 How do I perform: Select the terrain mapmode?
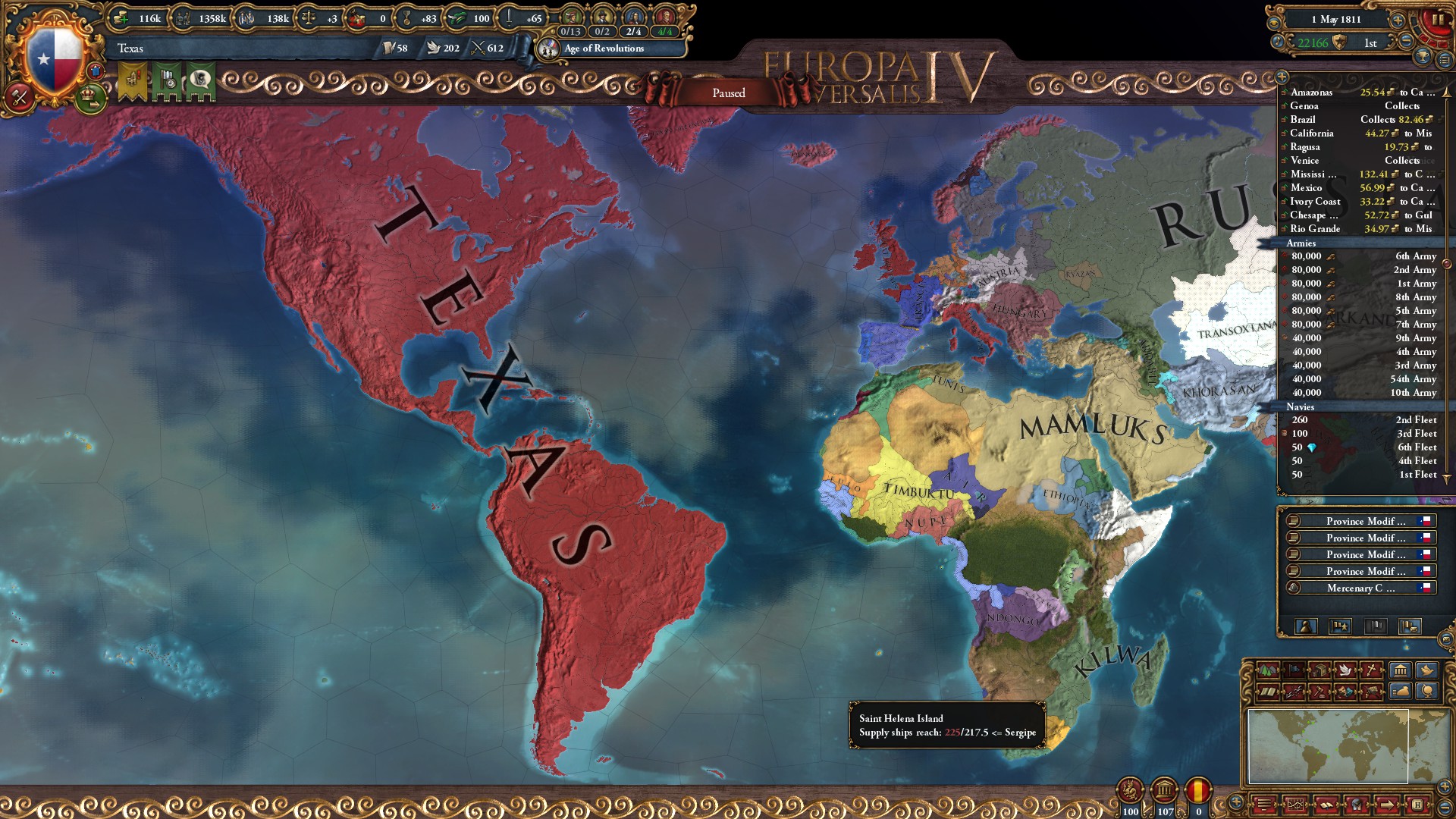tap(1267, 670)
